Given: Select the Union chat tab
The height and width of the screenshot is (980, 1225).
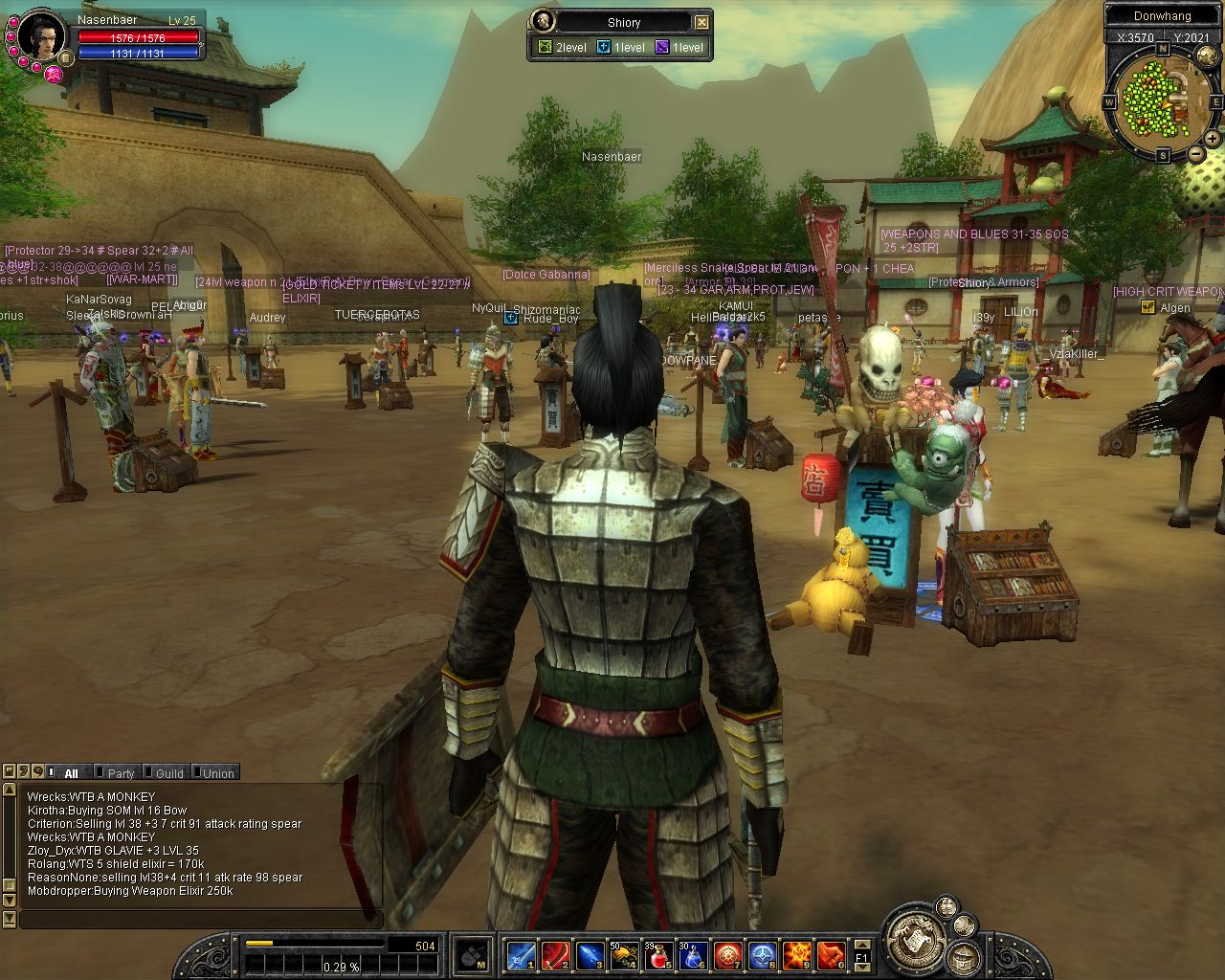Looking at the screenshot, I should (218, 773).
